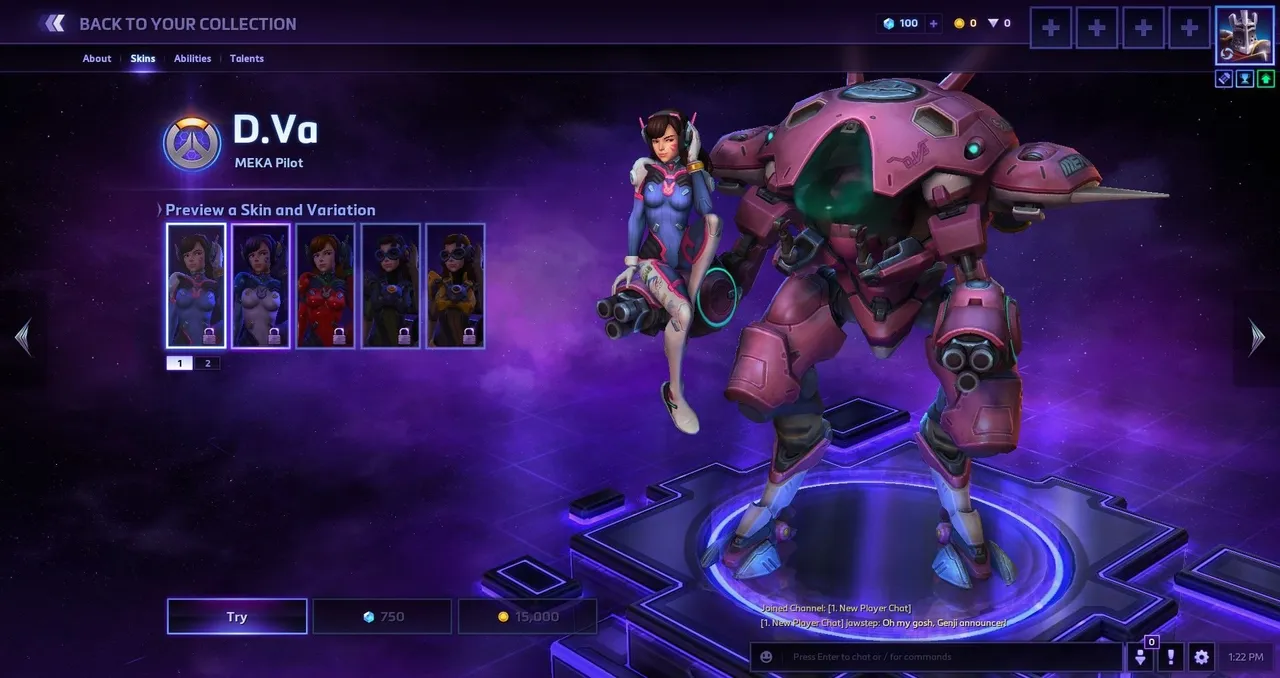Show the Talents tab

click(247, 58)
